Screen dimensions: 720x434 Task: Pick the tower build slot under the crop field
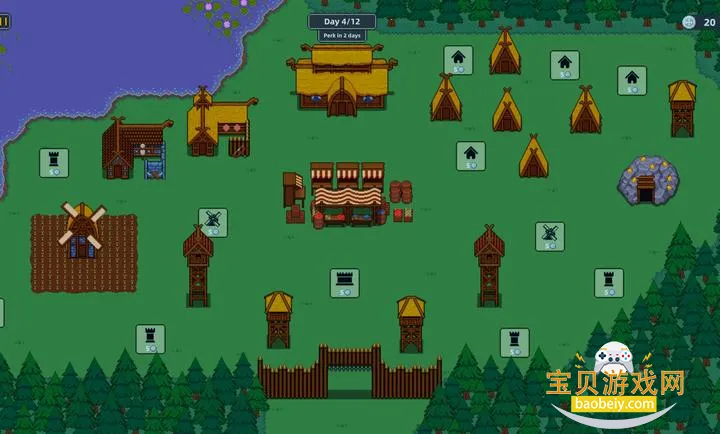(x=150, y=338)
